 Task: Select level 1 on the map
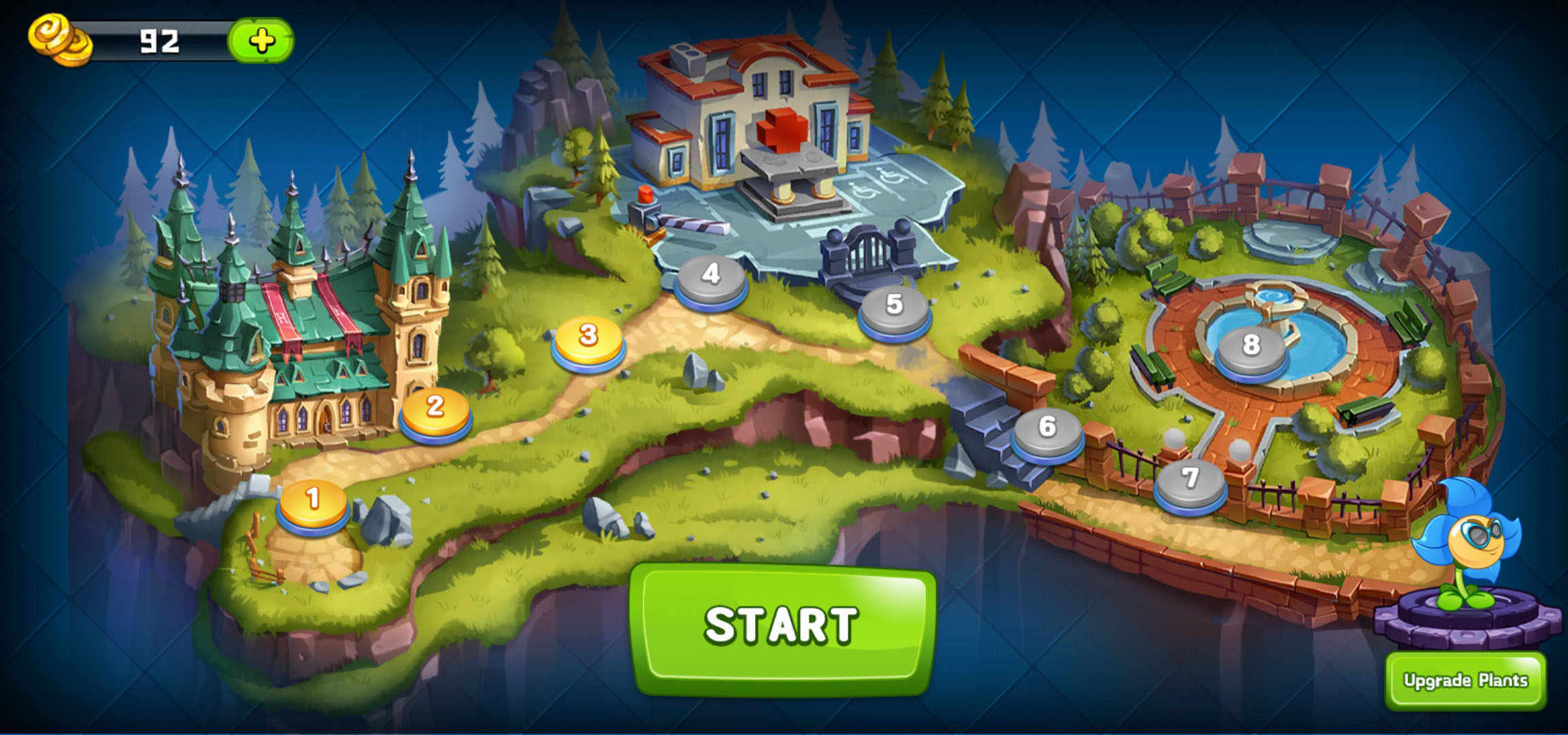pyautogui.click(x=313, y=504)
